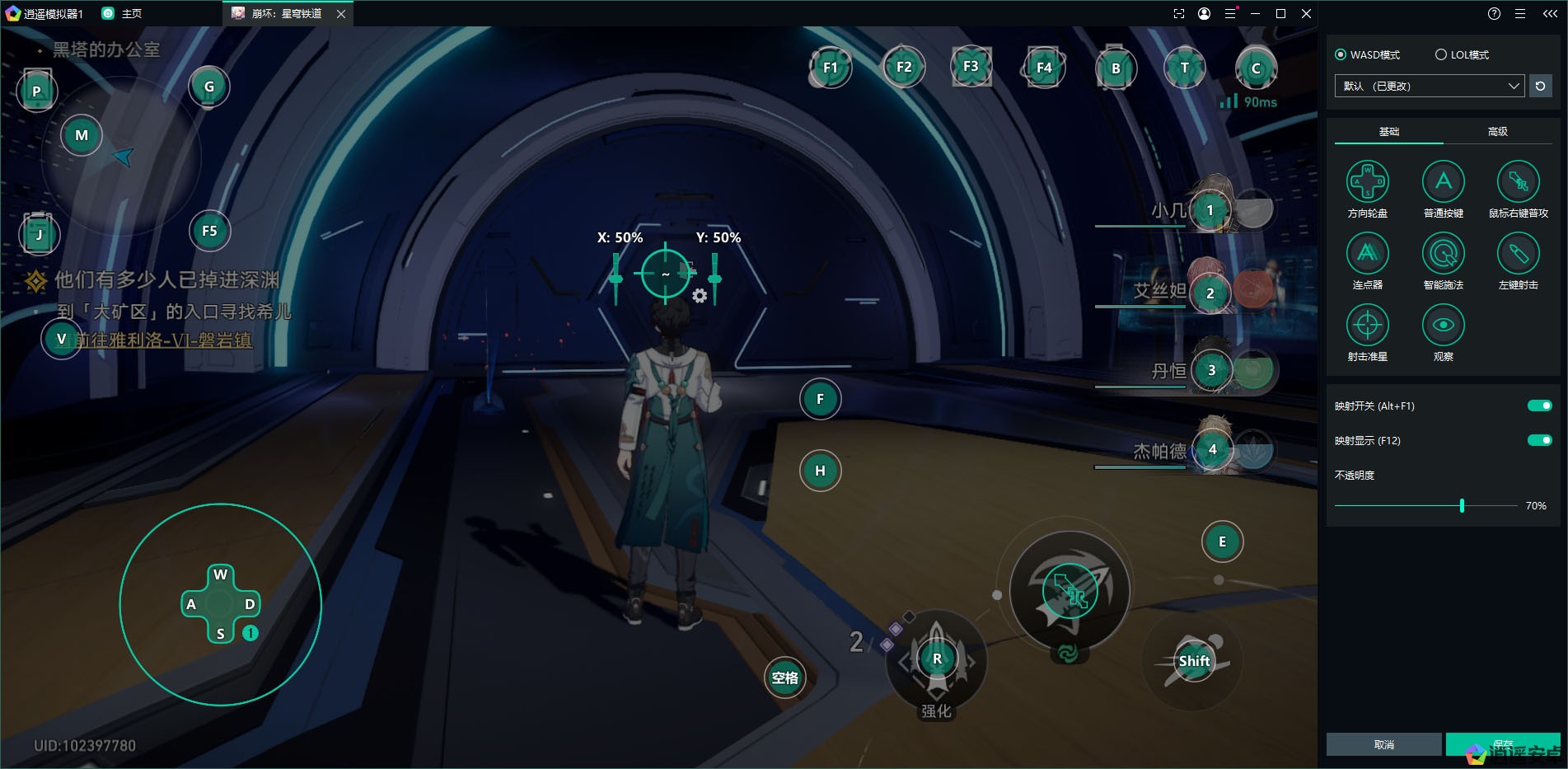Choose the WASD mode radio option
Image resolution: width=1568 pixels, height=769 pixels.
(x=1341, y=54)
